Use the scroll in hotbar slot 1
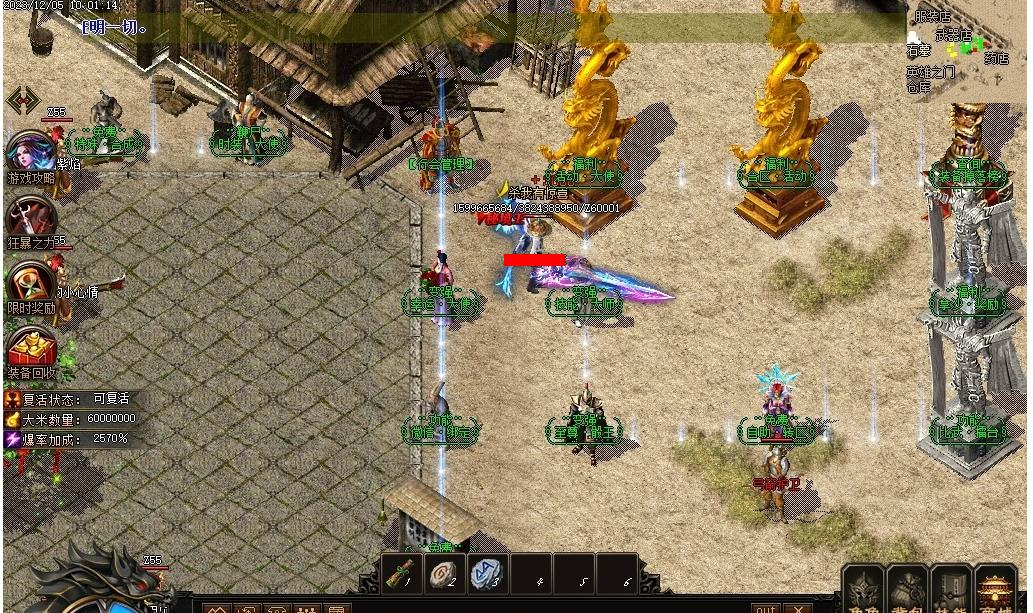The width and height of the screenshot is (1033, 613). tap(405, 574)
